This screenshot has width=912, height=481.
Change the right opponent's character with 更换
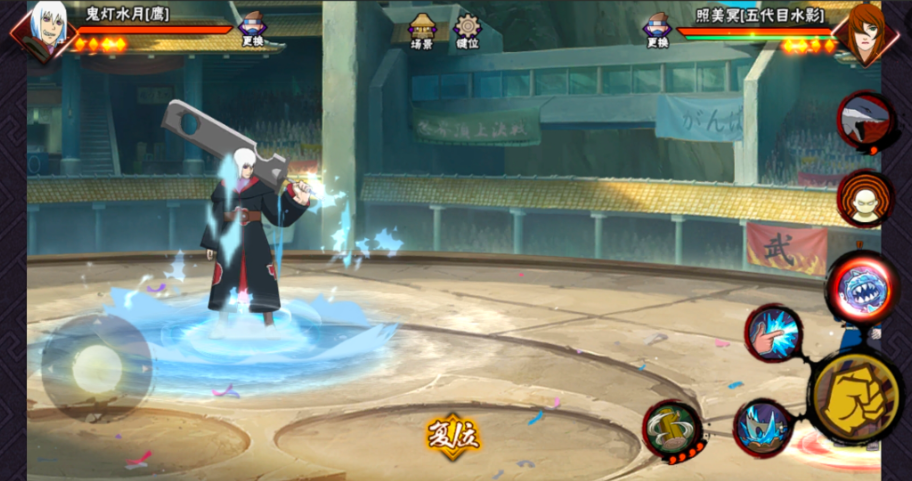(657, 29)
